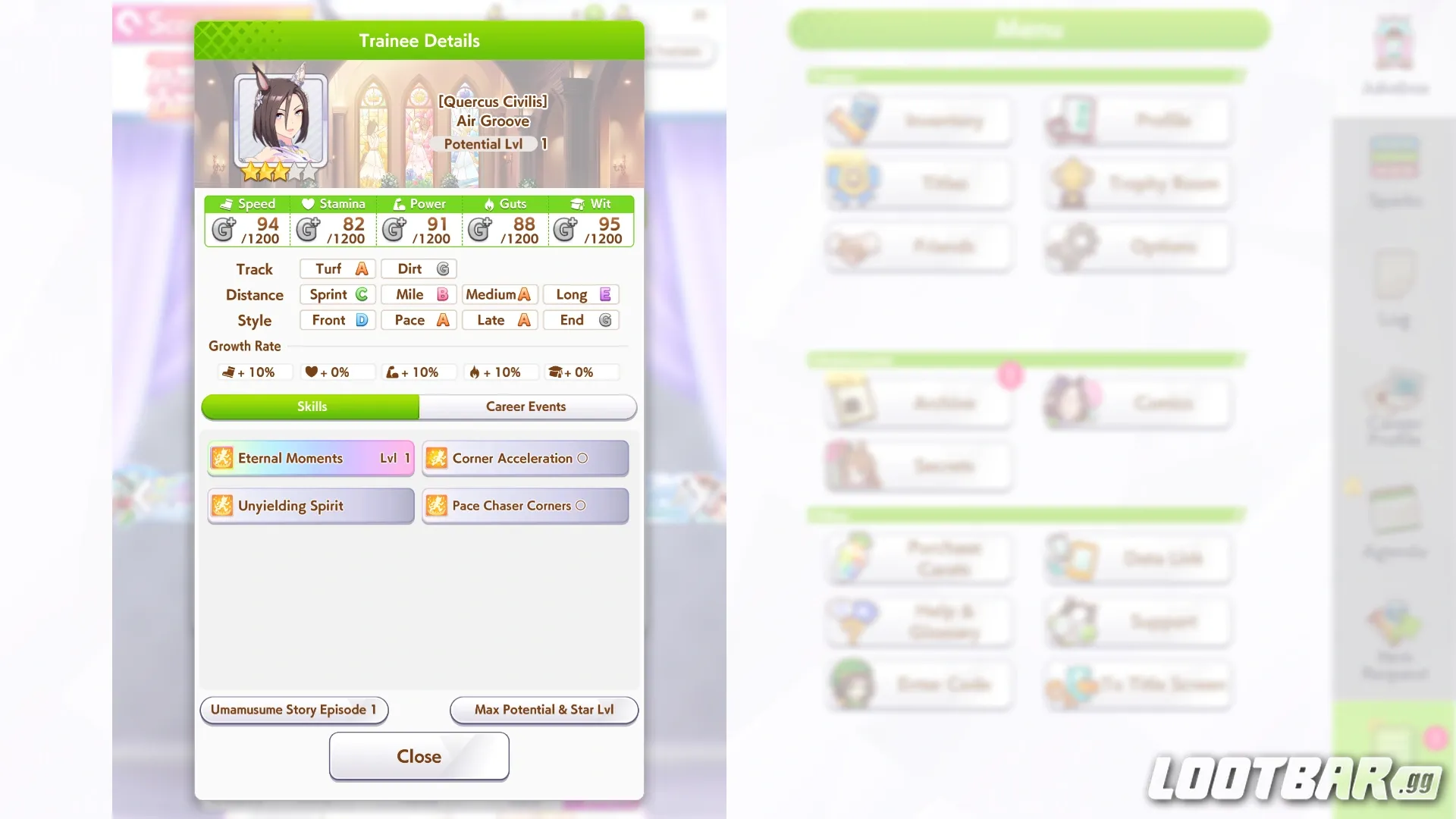Click the Air Groove trainee portrait
The width and height of the screenshot is (1456, 819).
click(x=281, y=121)
